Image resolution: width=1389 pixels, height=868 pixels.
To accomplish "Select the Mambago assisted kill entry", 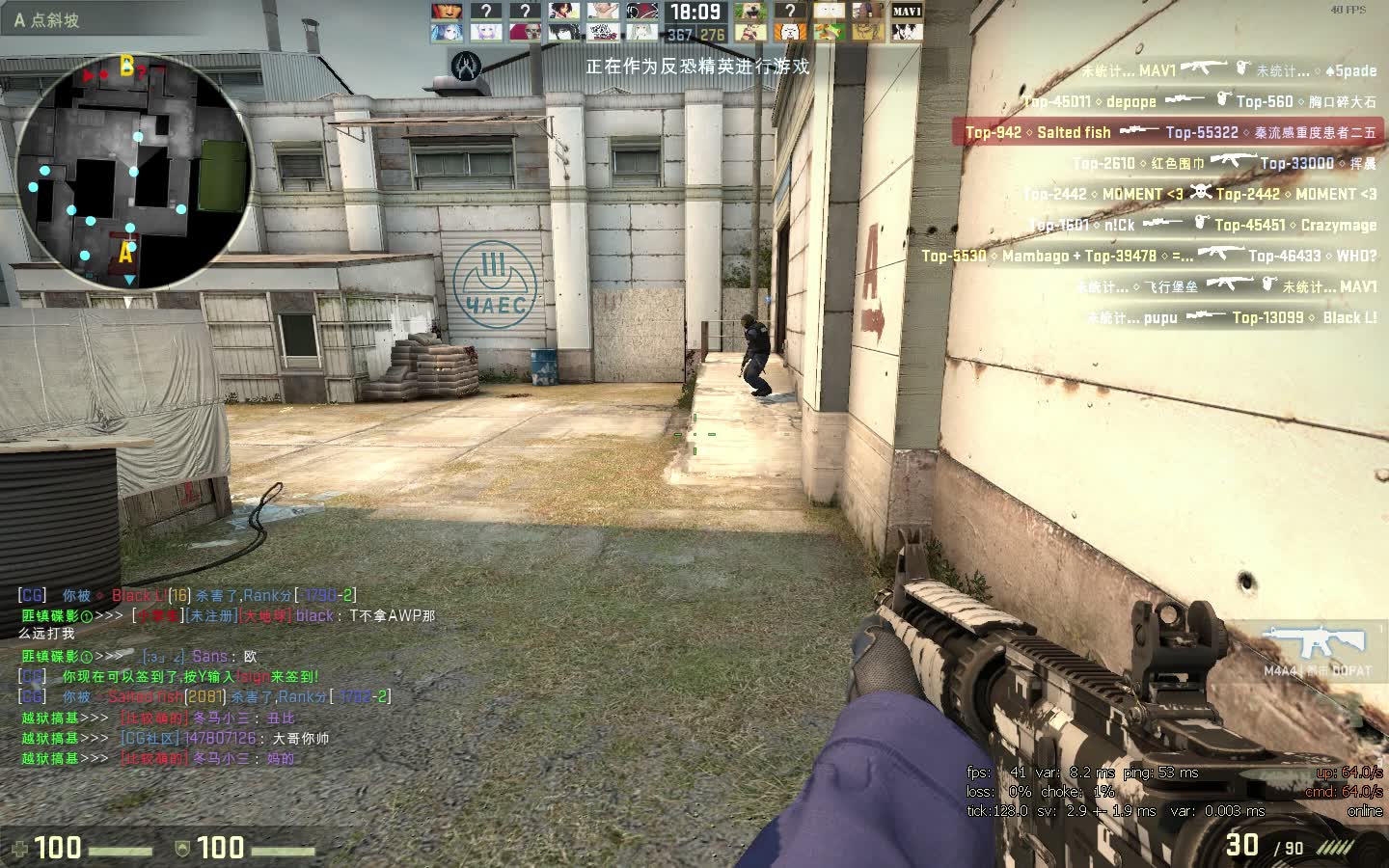I will point(1148,256).
